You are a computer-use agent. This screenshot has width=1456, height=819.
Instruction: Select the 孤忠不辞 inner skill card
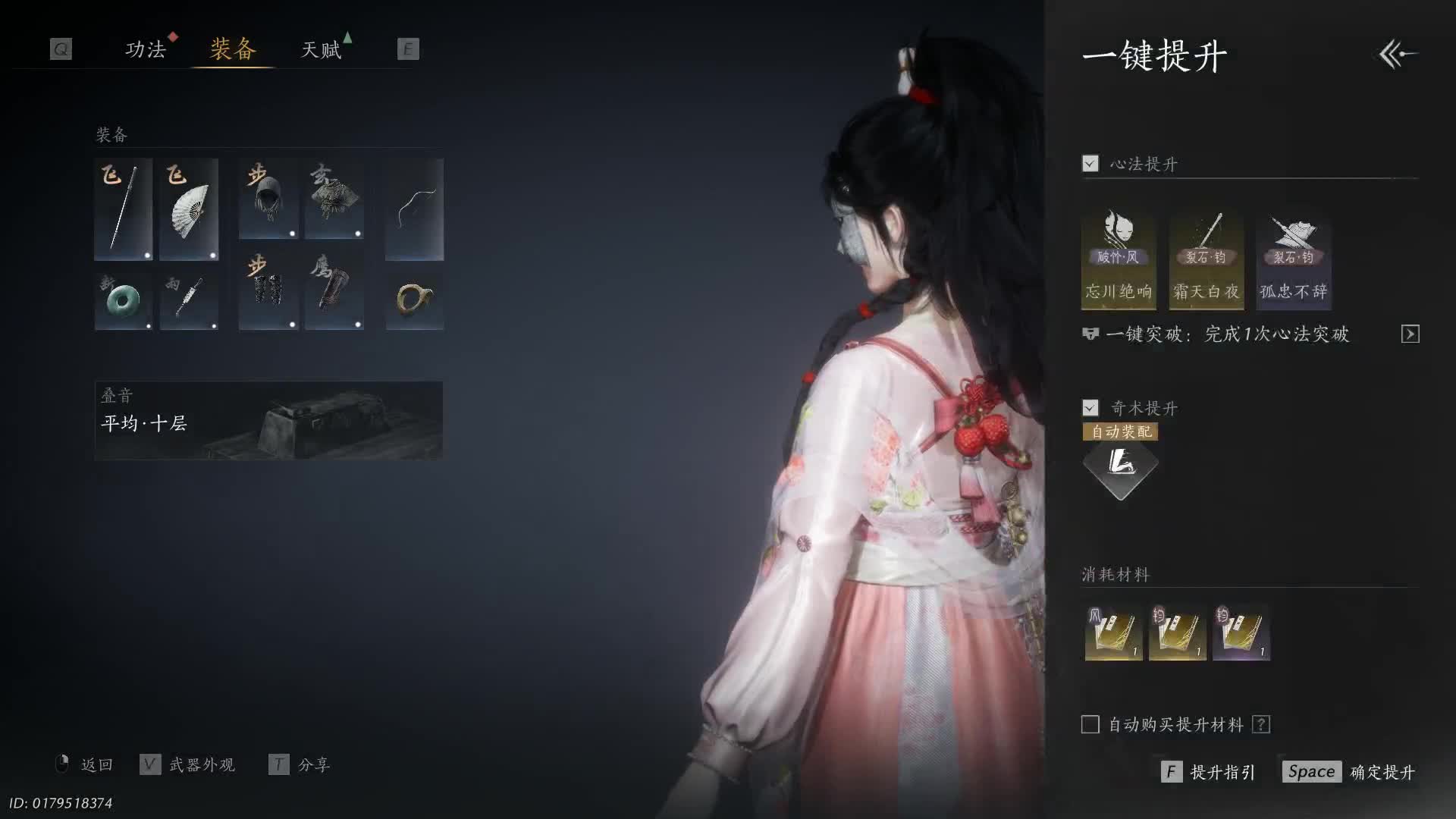pyautogui.click(x=1293, y=260)
